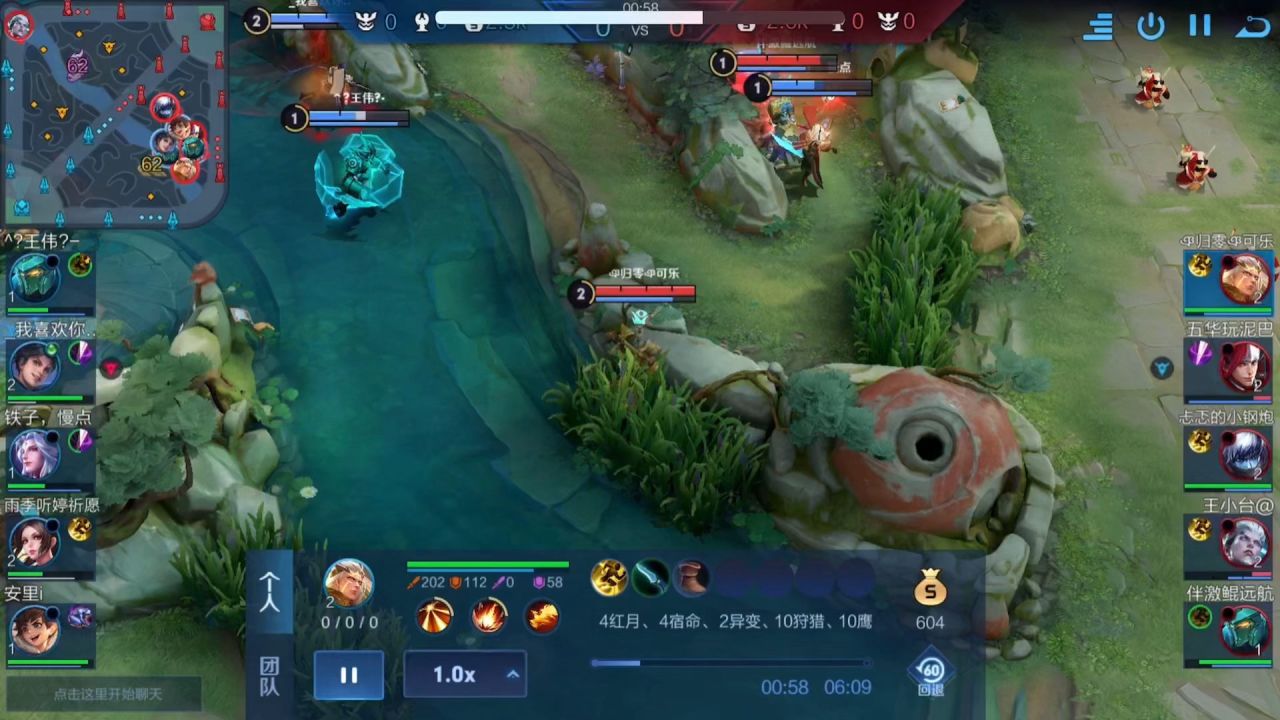1280x720 pixels.
Task: Select player 铁子，慢点 in the left list
Action: click(36, 453)
